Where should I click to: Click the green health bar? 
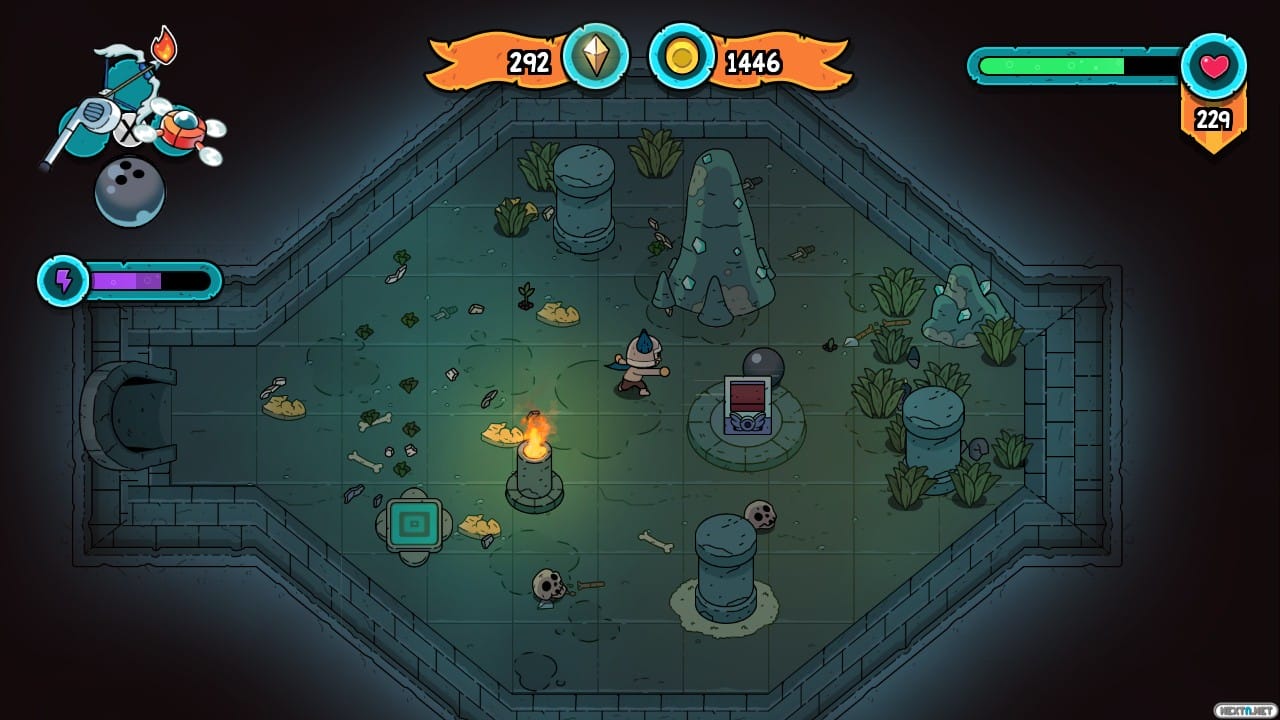coord(1050,64)
